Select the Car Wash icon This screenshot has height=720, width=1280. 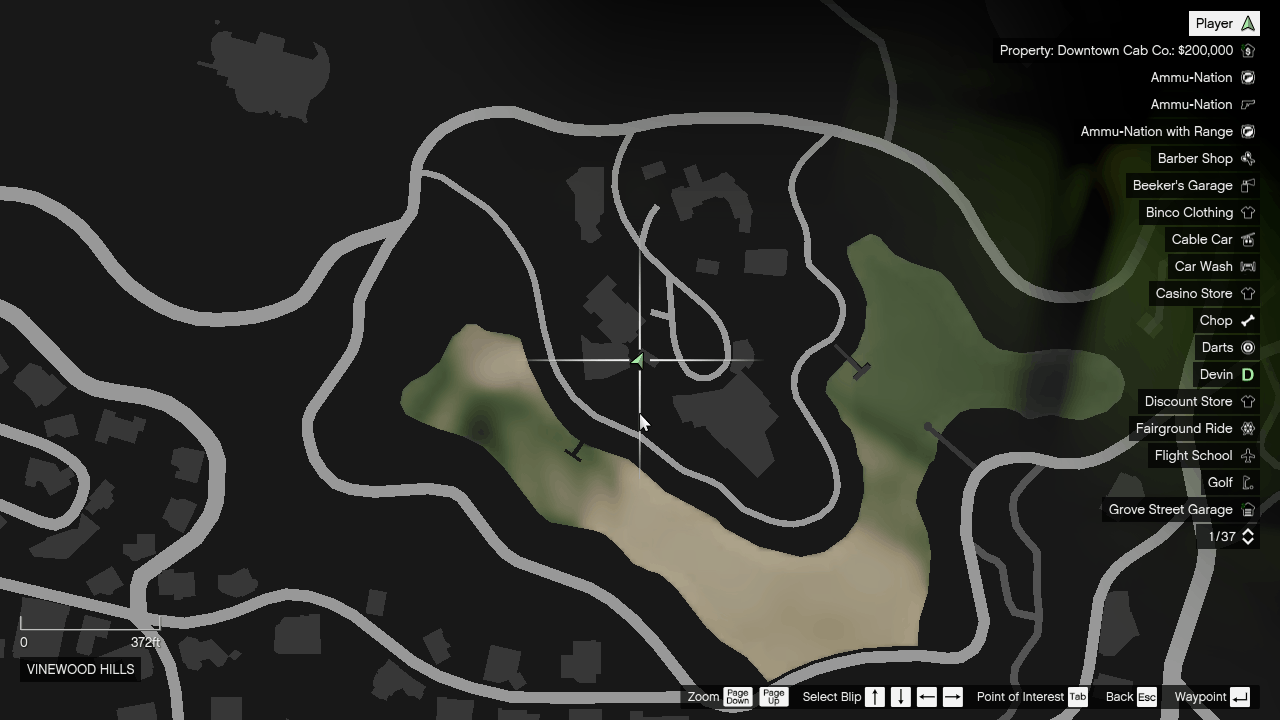(1246, 266)
